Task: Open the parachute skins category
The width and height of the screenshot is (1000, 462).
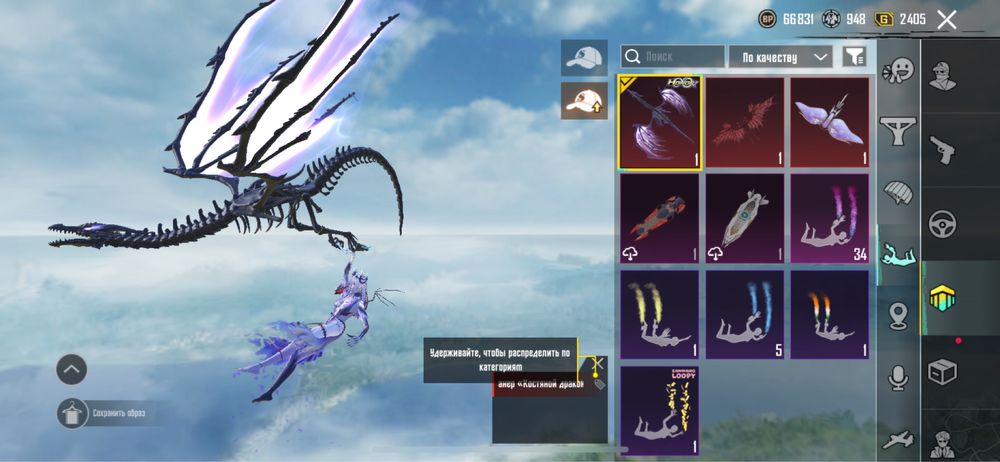Action: coord(897,192)
